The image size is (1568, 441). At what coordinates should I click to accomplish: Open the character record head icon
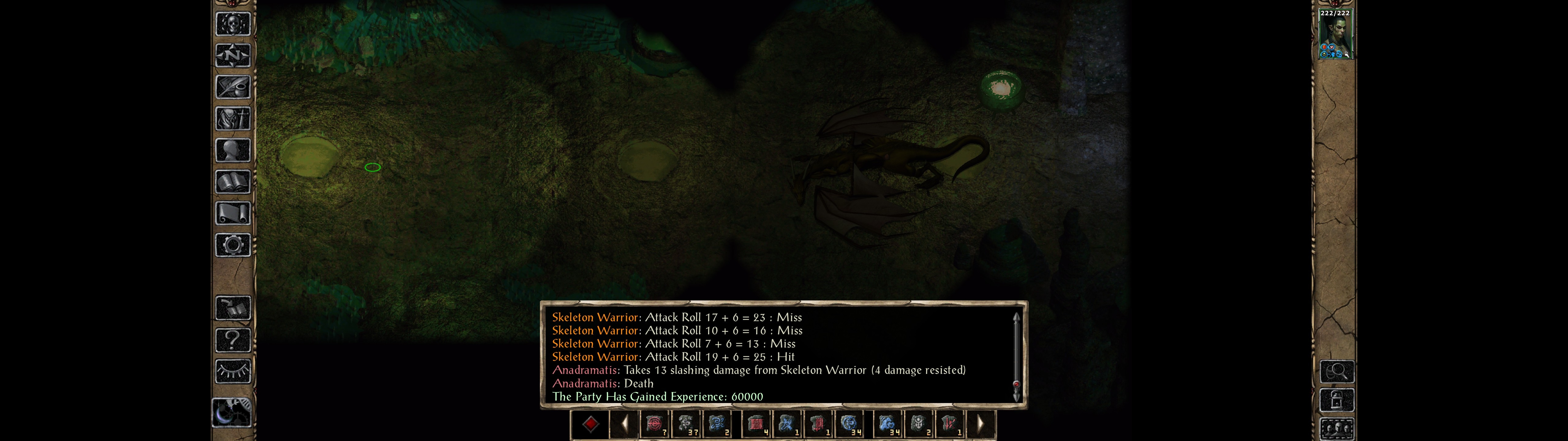(232, 150)
